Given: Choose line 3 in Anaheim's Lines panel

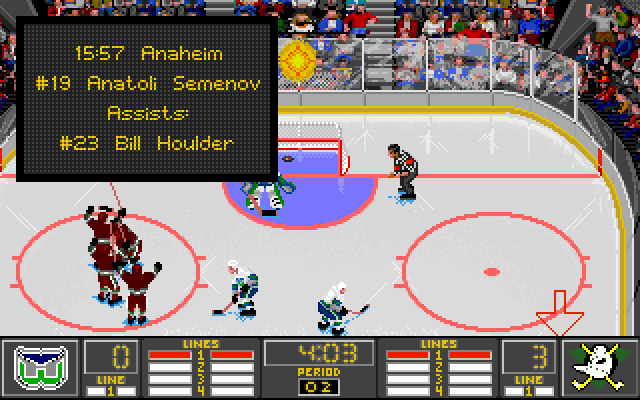Looking at the screenshot, I should pyautogui.click(x=440, y=378).
